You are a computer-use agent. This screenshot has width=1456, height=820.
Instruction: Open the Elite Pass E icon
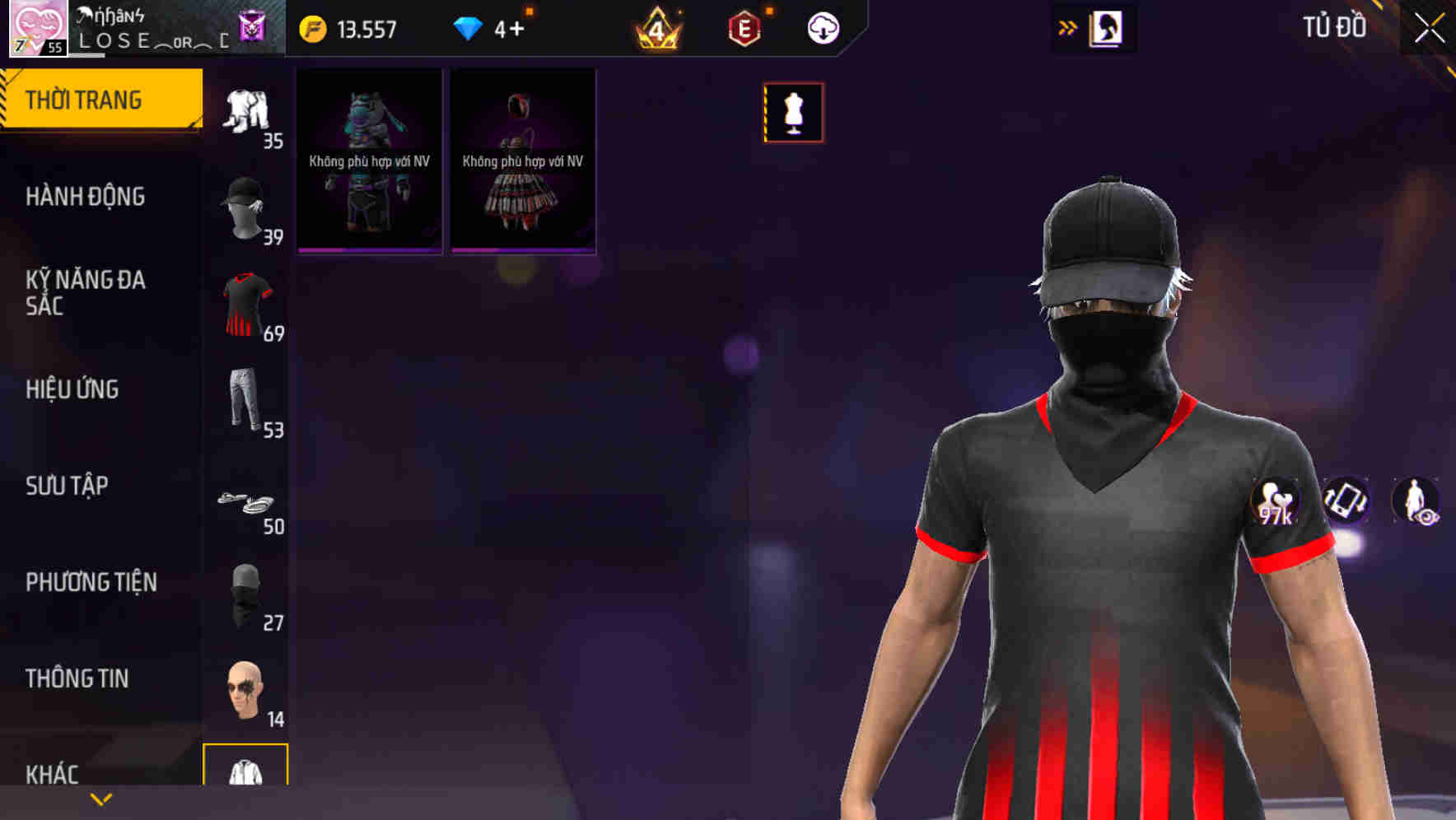(x=745, y=27)
